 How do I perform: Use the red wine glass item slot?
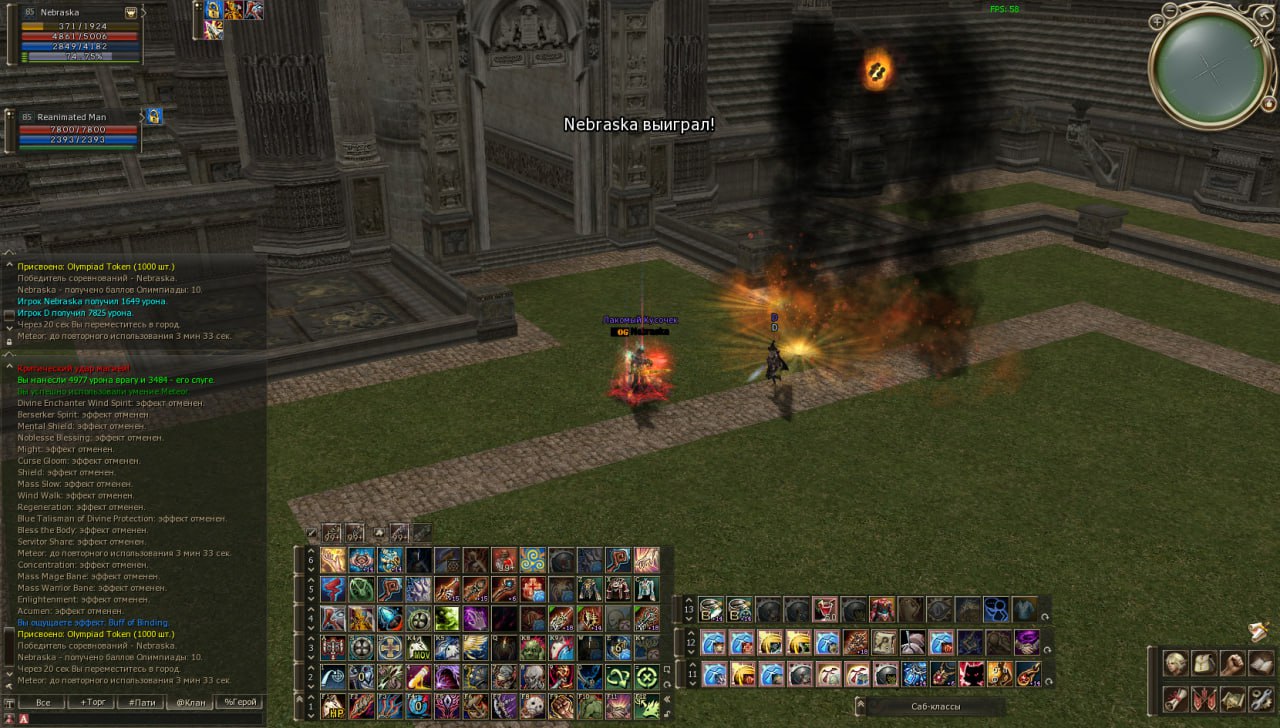pyautogui.click(x=825, y=610)
